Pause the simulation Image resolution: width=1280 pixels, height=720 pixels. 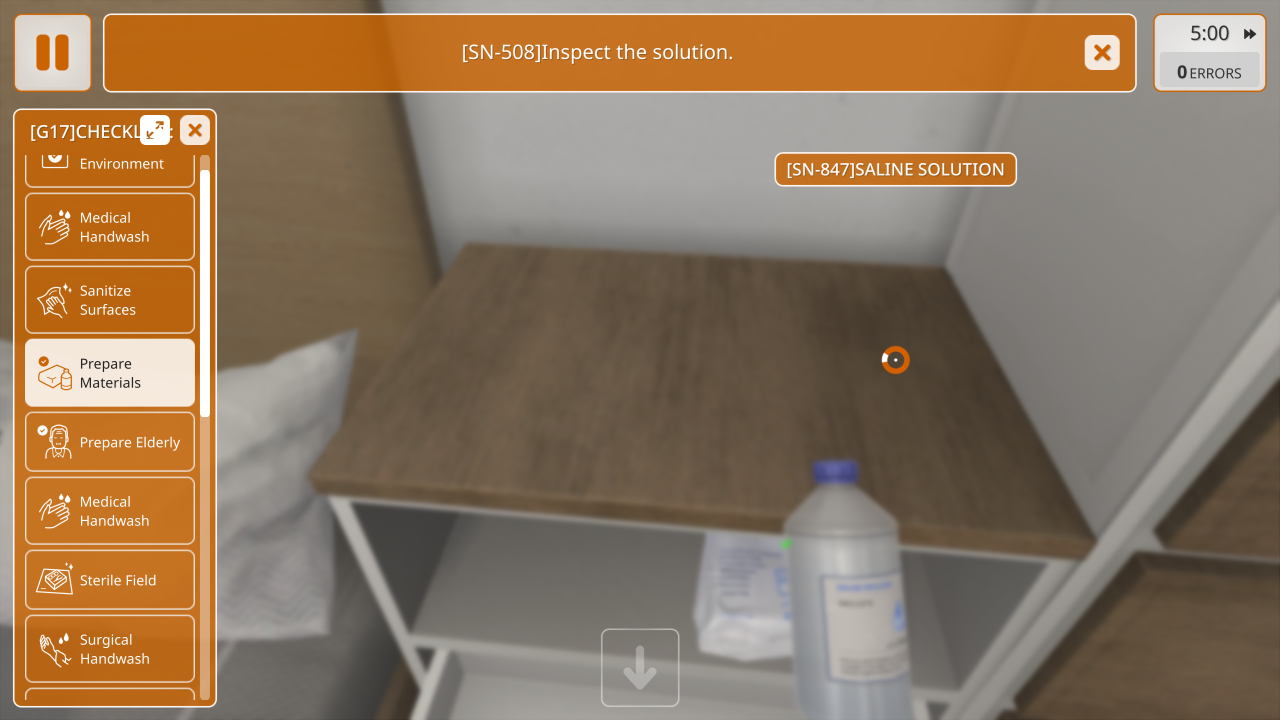[x=52, y=52]
